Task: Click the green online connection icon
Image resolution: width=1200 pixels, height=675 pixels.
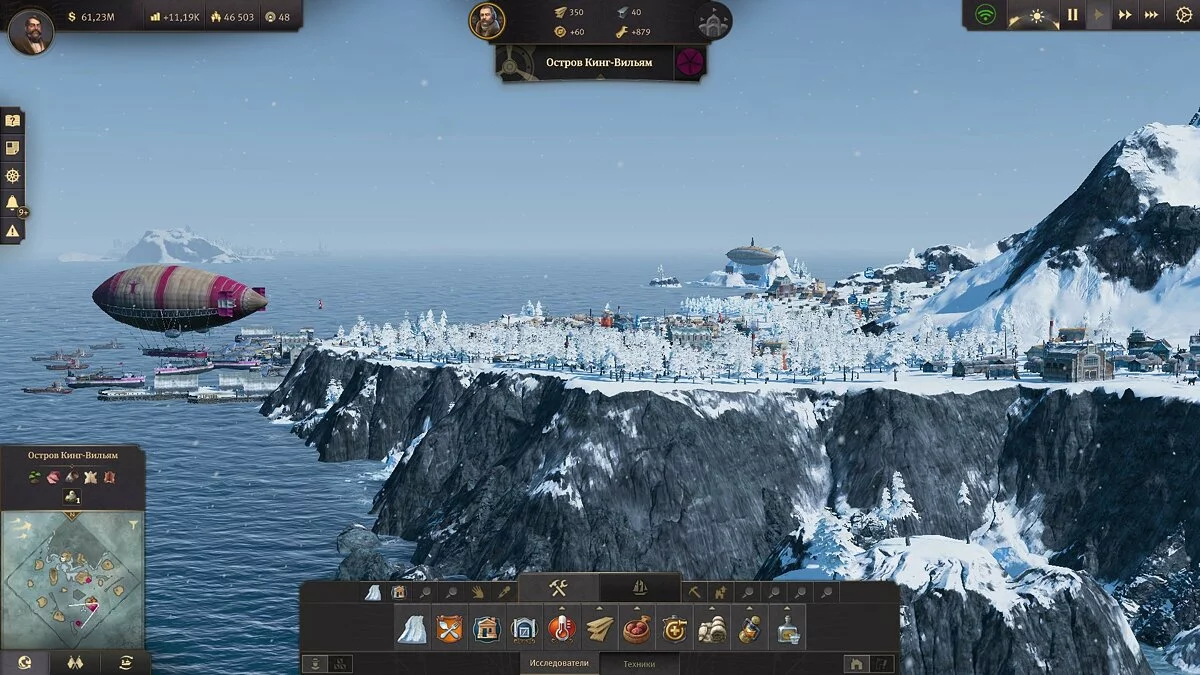Action: tap(986, 15)
